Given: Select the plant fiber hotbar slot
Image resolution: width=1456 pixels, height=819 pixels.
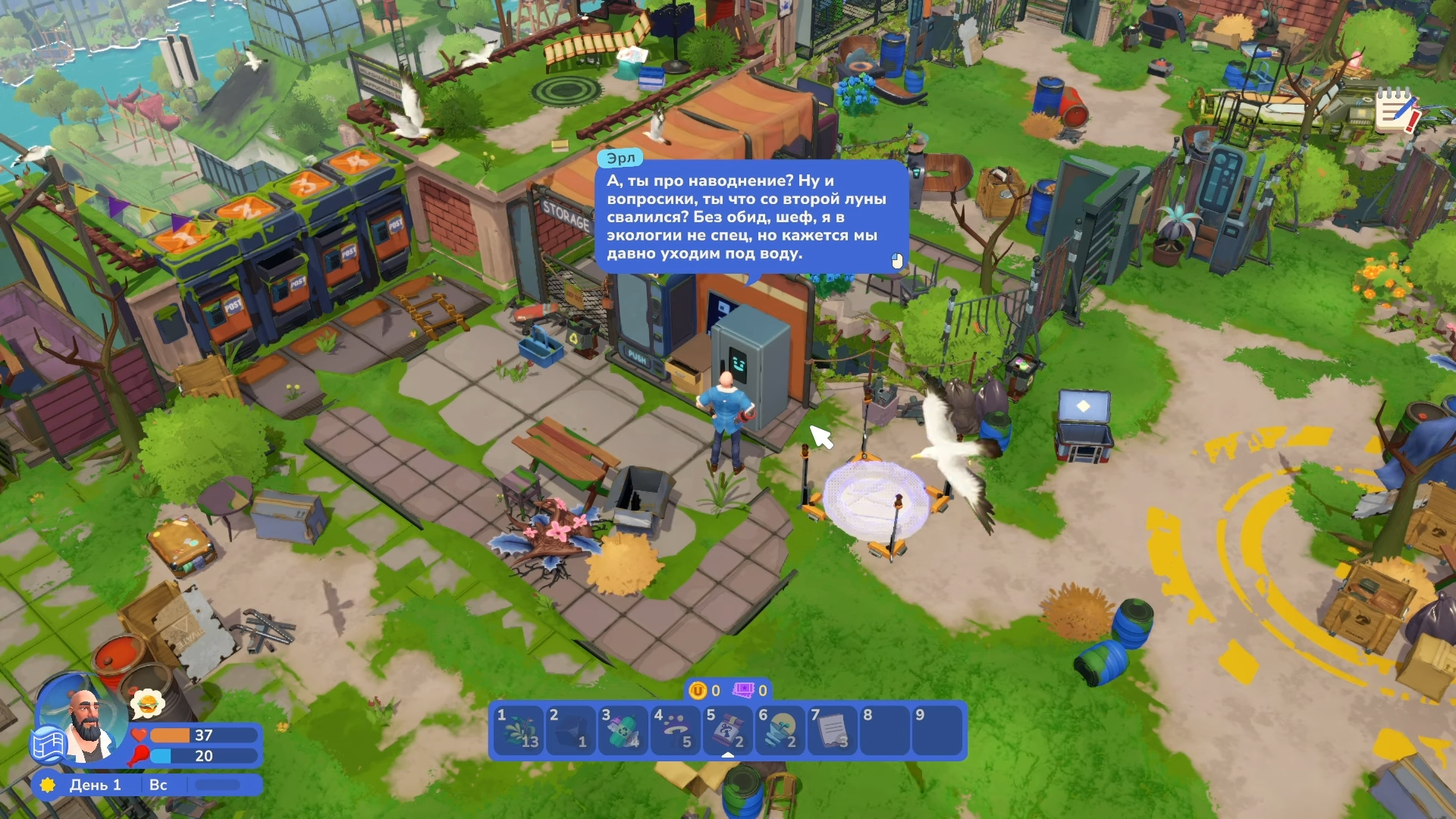Looking at the screenshot, I should pos(519,731).
